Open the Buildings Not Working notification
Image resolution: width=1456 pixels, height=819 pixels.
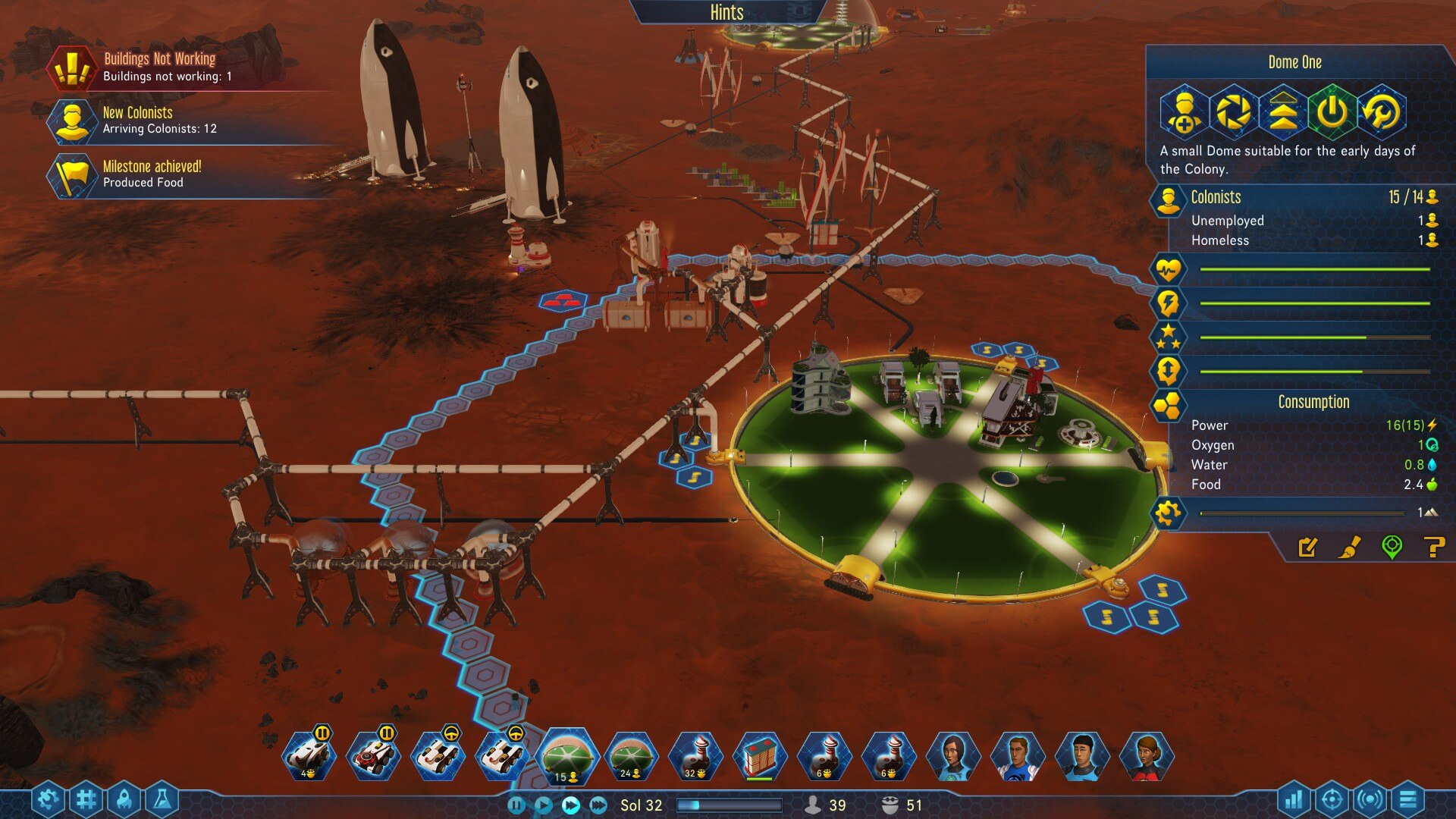[x=159, y=67]
